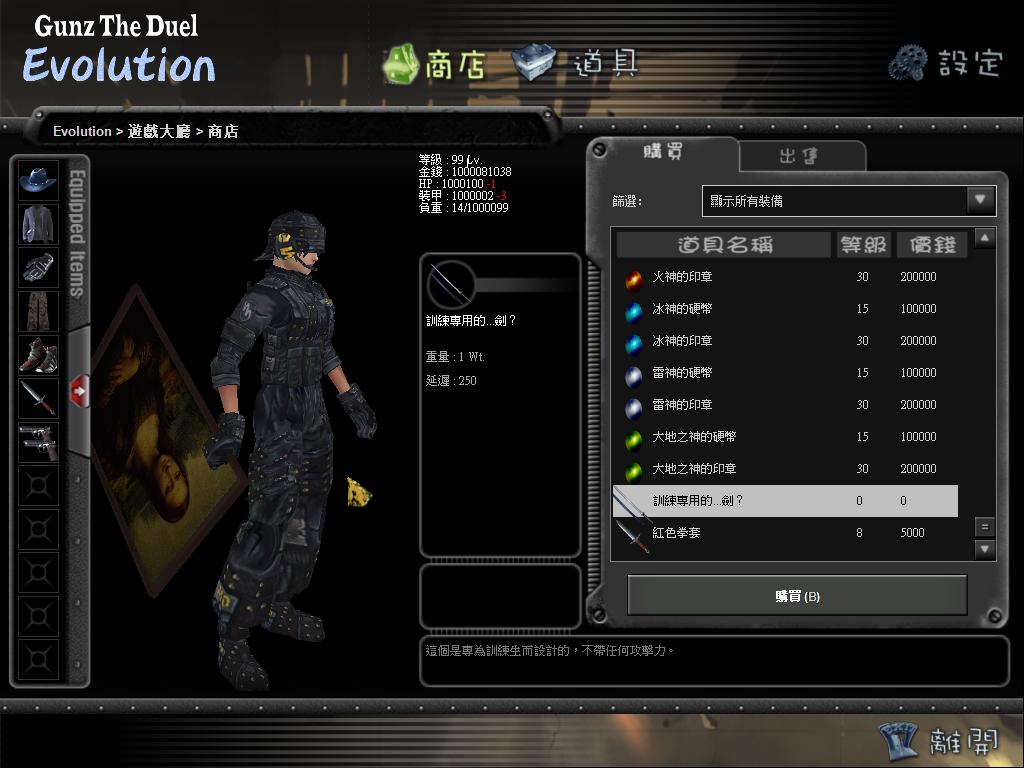The image size is (1024, 768).
Task: Select the equipped jacket slot
Action: [x=39, y=224]
